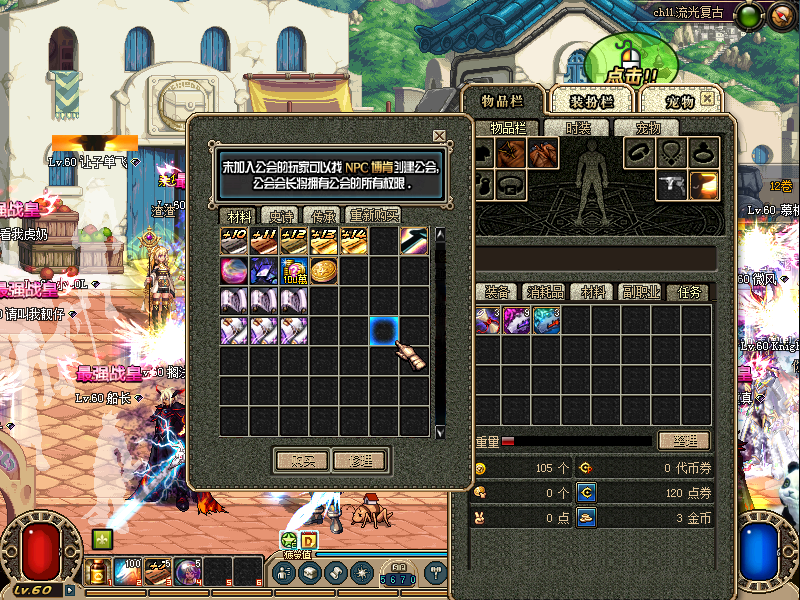
Task: Open the 重新购买 buyback tab
Action: pyautogui.click(x=373, y=215)
